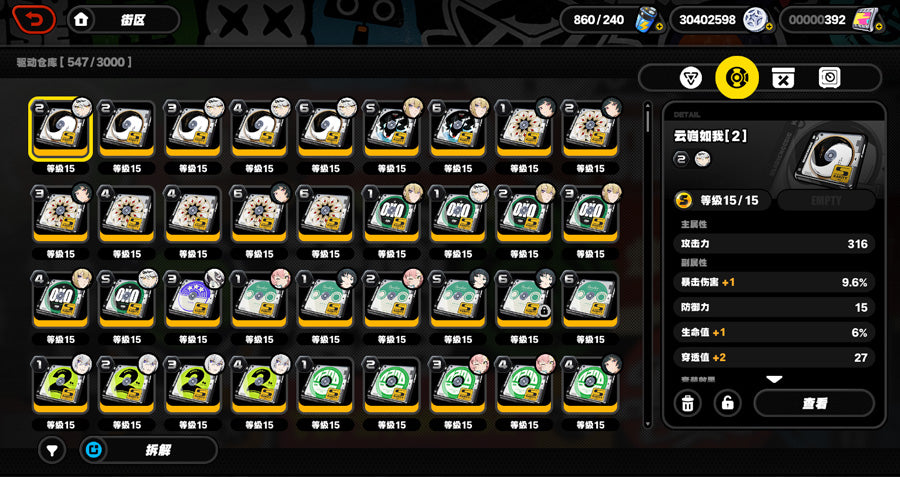This screenshot has width=900, height=477.
Task: Open the crossed-tools box tab
Action: pos(783,78)
